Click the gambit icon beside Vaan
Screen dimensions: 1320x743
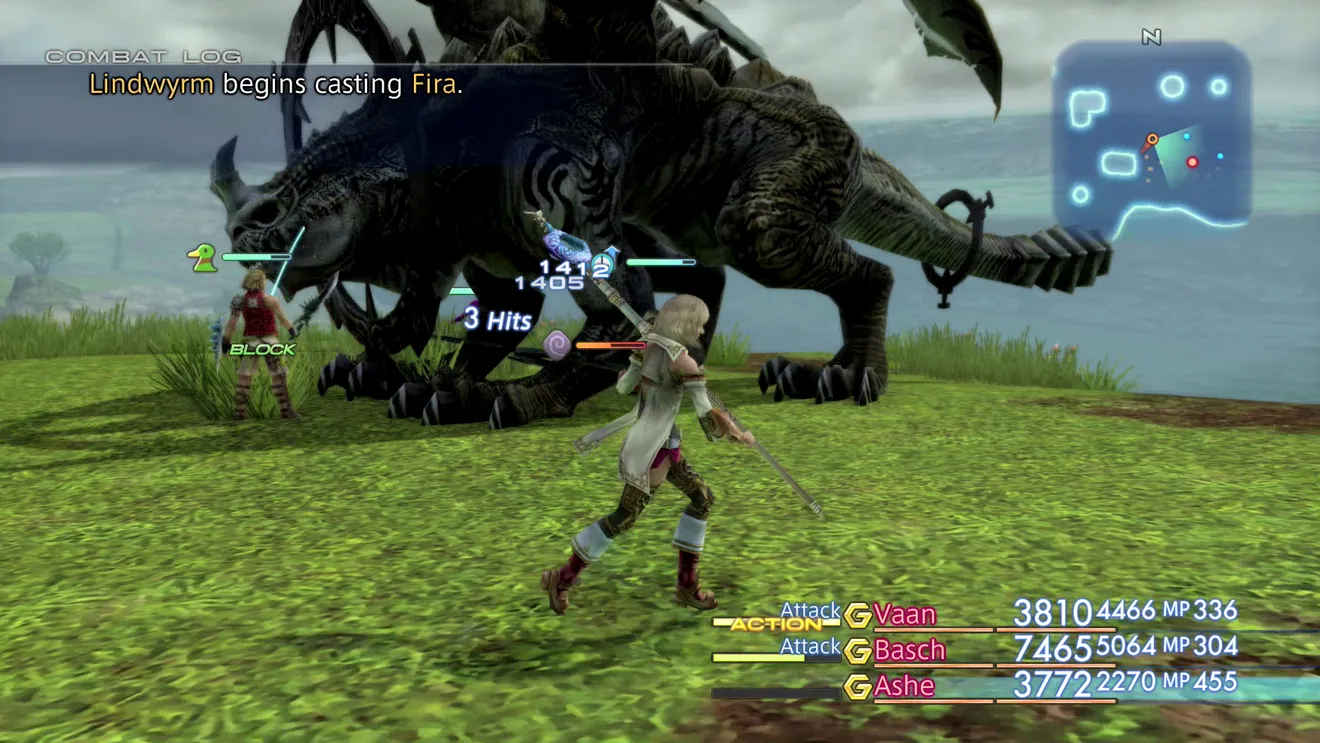click(857, 615)
